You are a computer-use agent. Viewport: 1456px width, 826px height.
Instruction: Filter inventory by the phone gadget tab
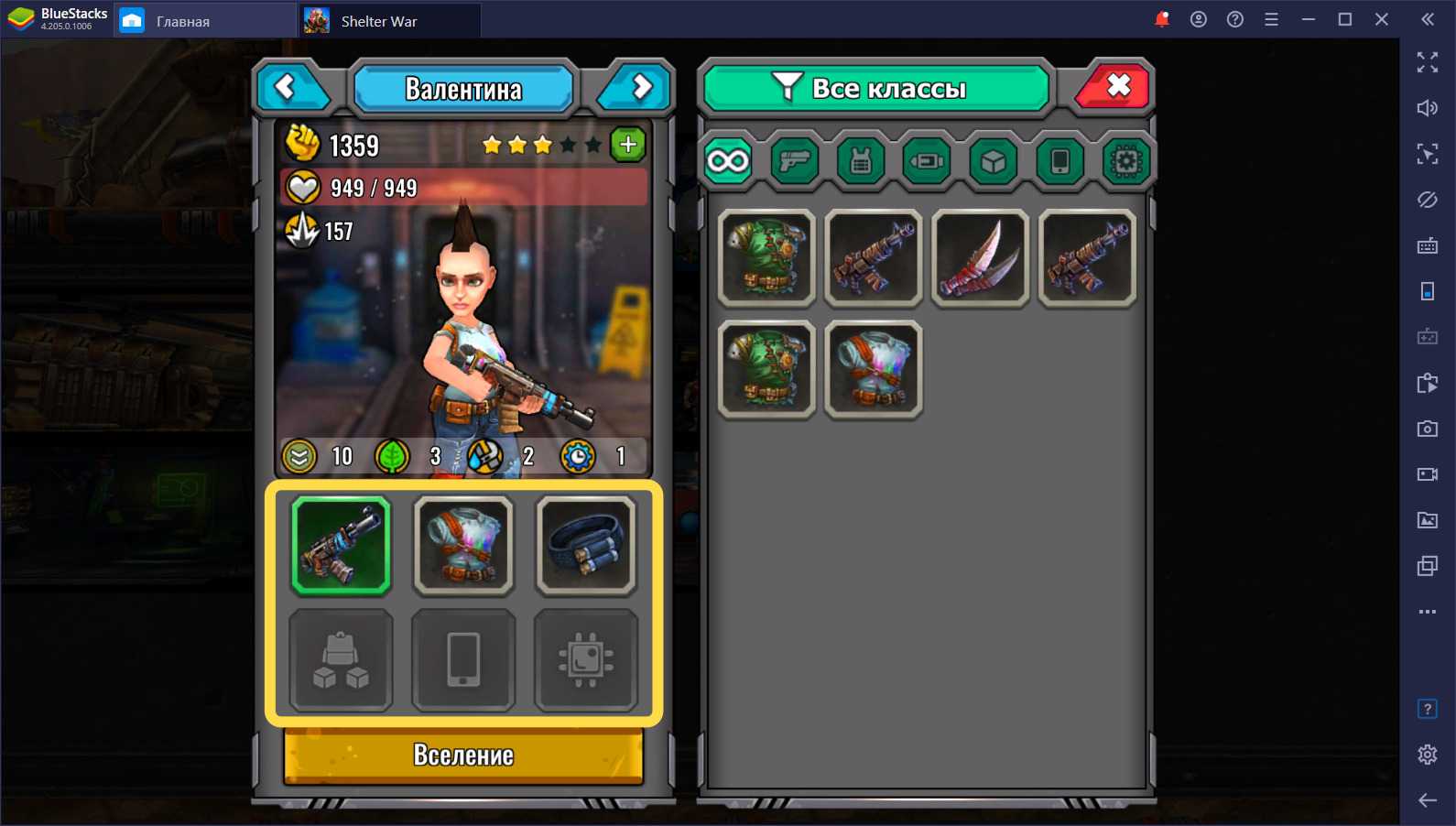(x=1059, y=162)
